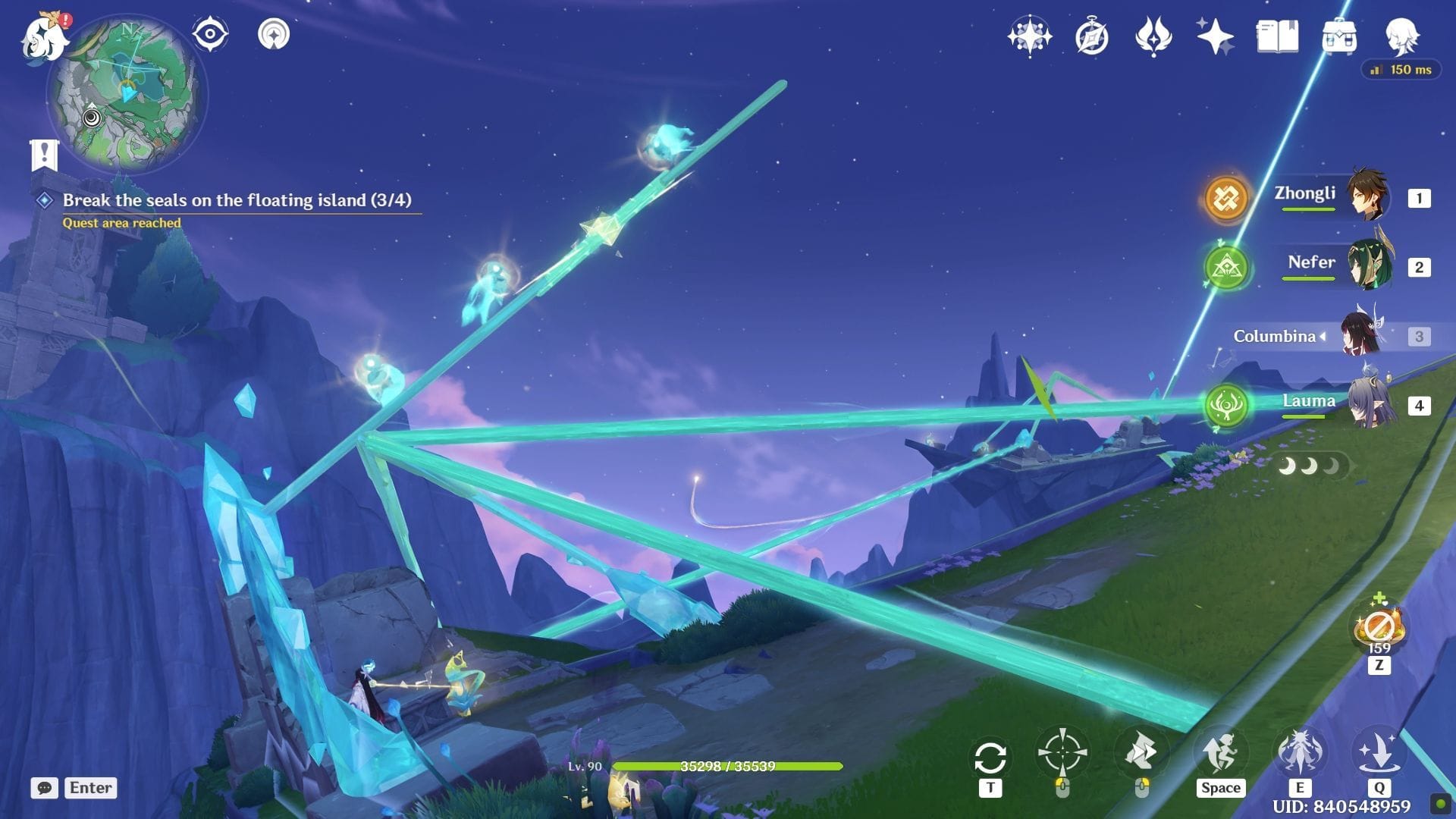Open the quest banner exclamation icon
The width and height of the screenshot is (1456, 819).
(44, 155)
